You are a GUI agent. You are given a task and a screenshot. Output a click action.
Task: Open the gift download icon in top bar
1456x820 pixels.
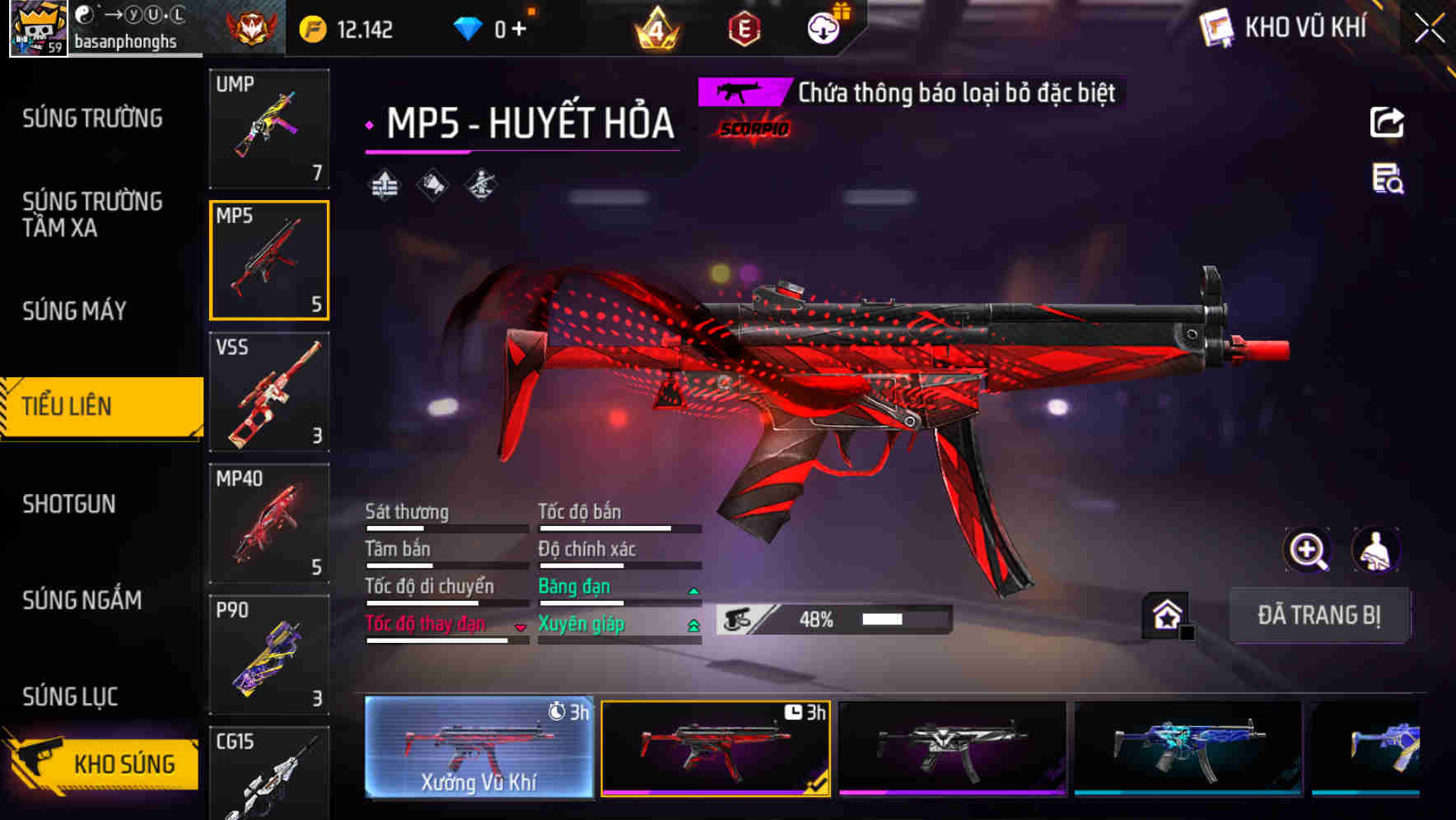tap(824, 27)
